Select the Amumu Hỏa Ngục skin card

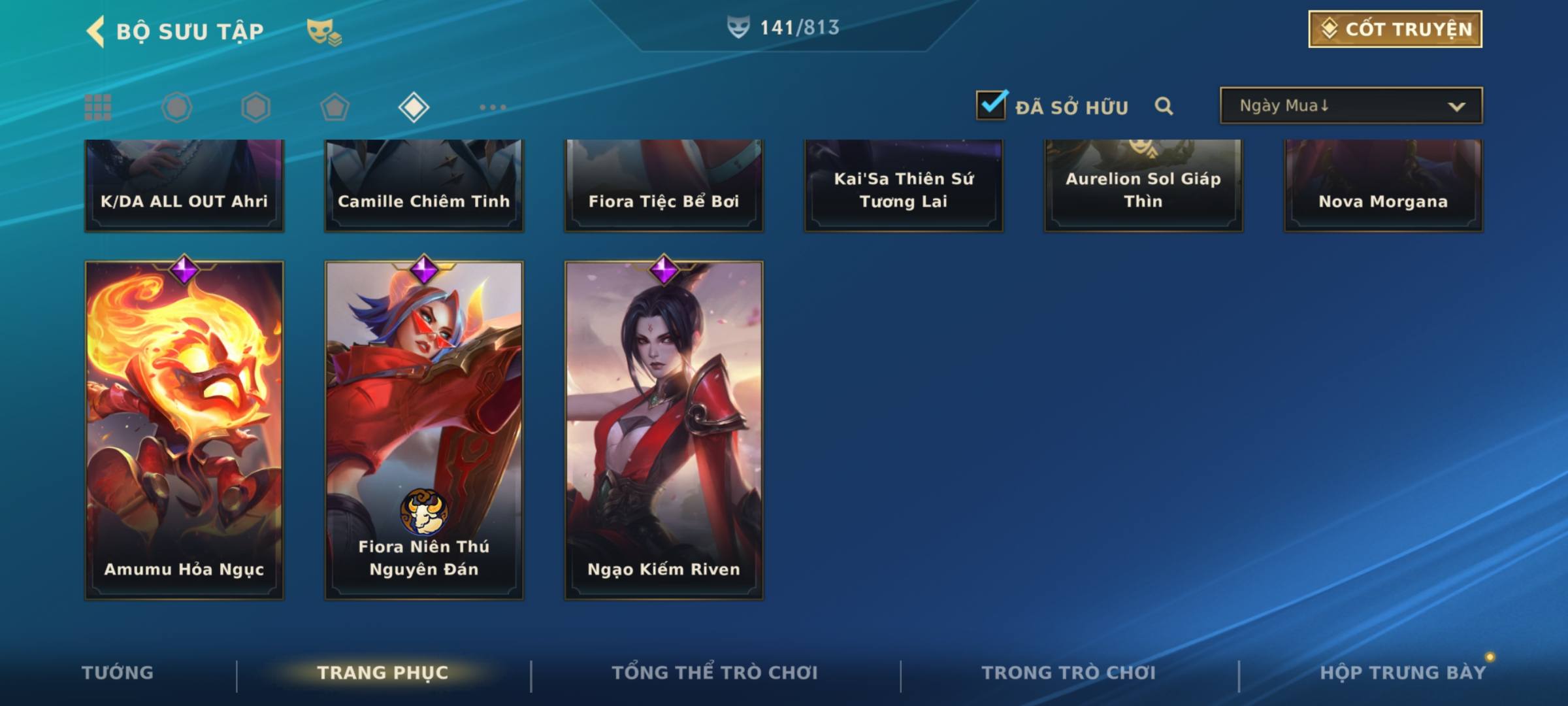(x=184, y=429)
